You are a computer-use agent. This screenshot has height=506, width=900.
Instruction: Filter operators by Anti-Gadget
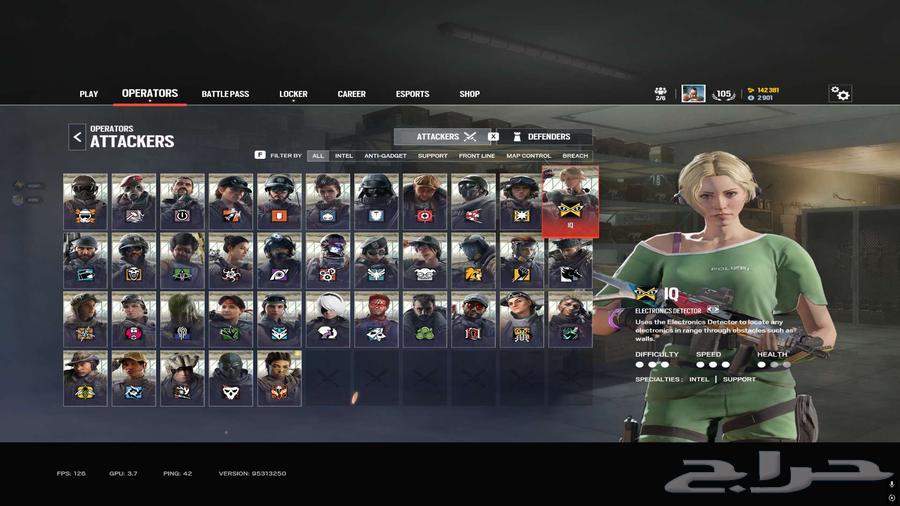click(385, 156)
